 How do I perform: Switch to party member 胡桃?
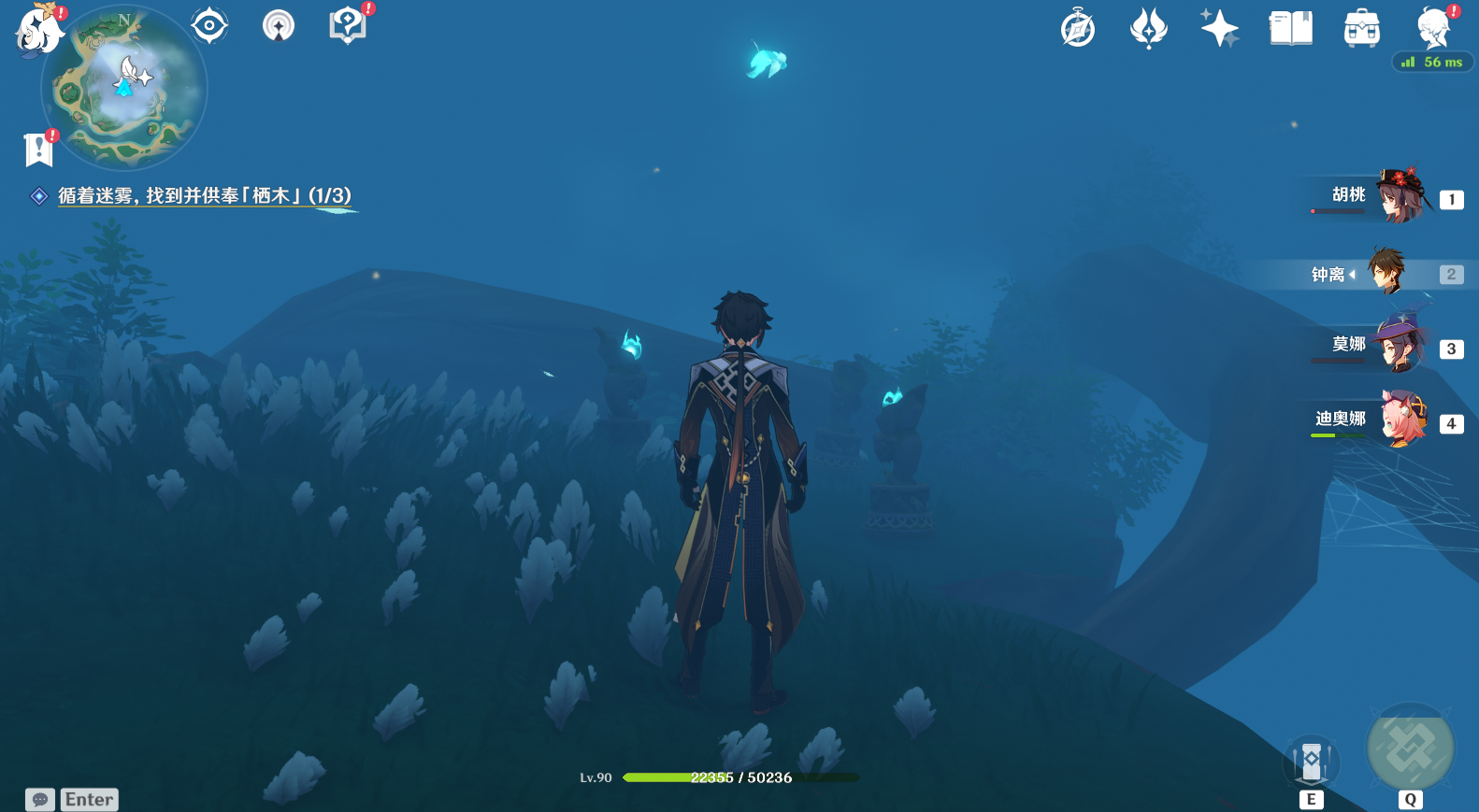click(1386, 197)
